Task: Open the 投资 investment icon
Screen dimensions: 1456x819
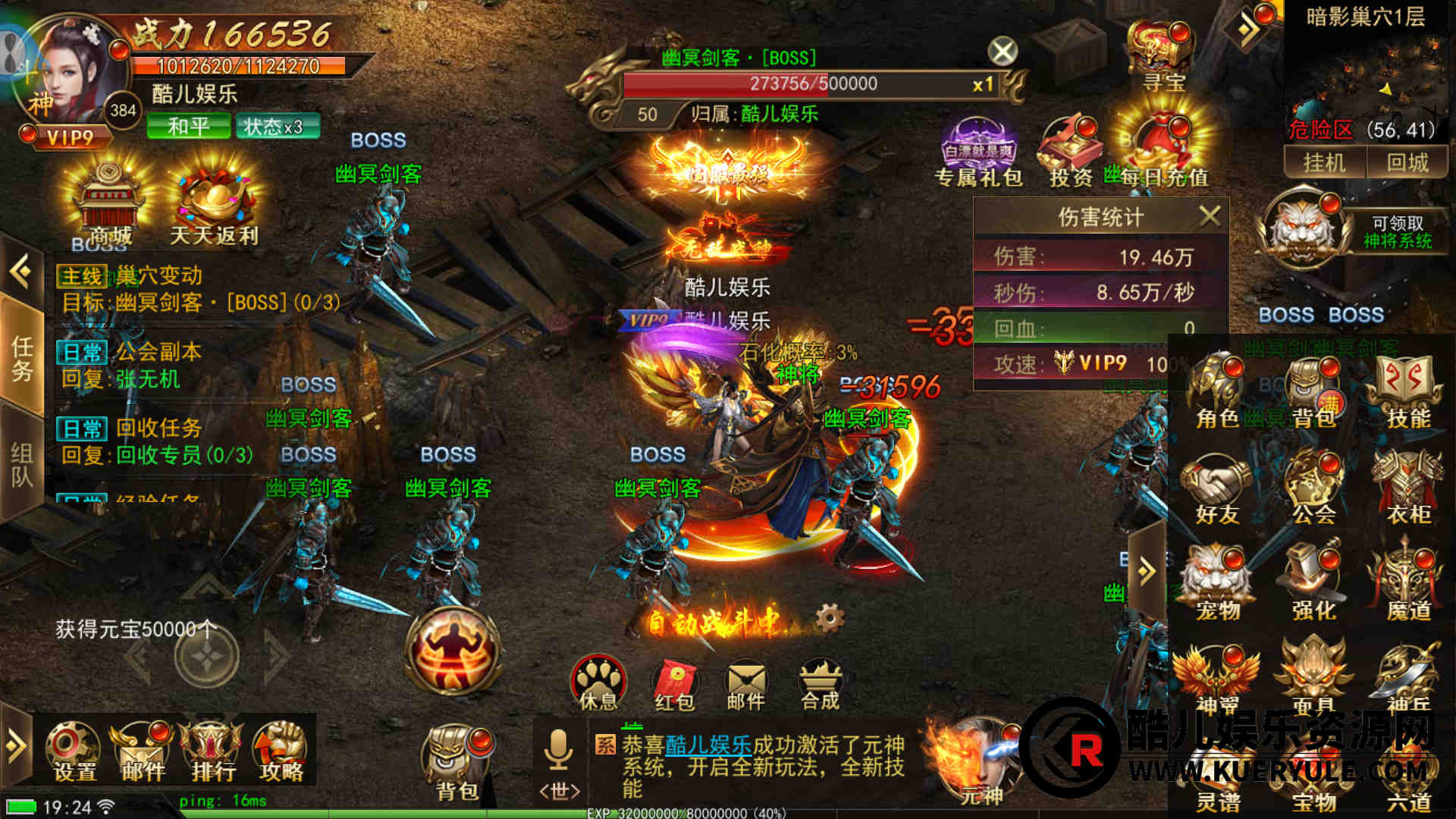Action: (1070, 152)
